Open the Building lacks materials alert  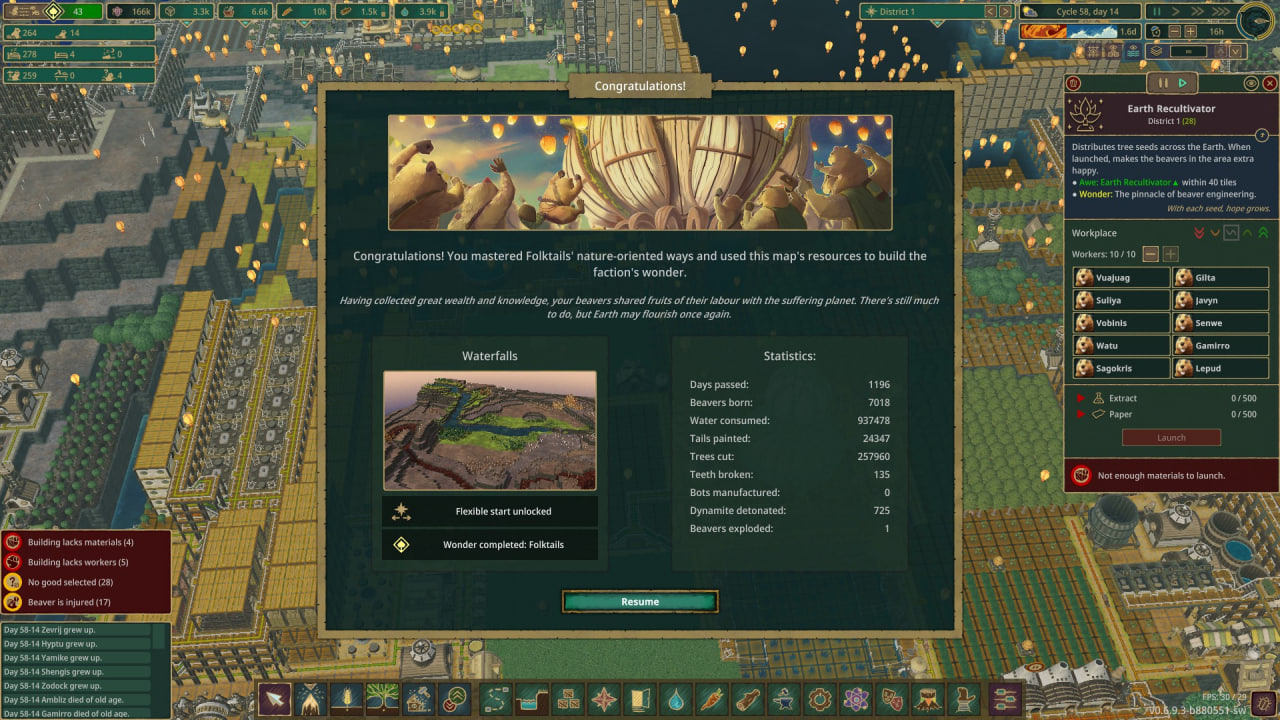(x=85, y=542)
